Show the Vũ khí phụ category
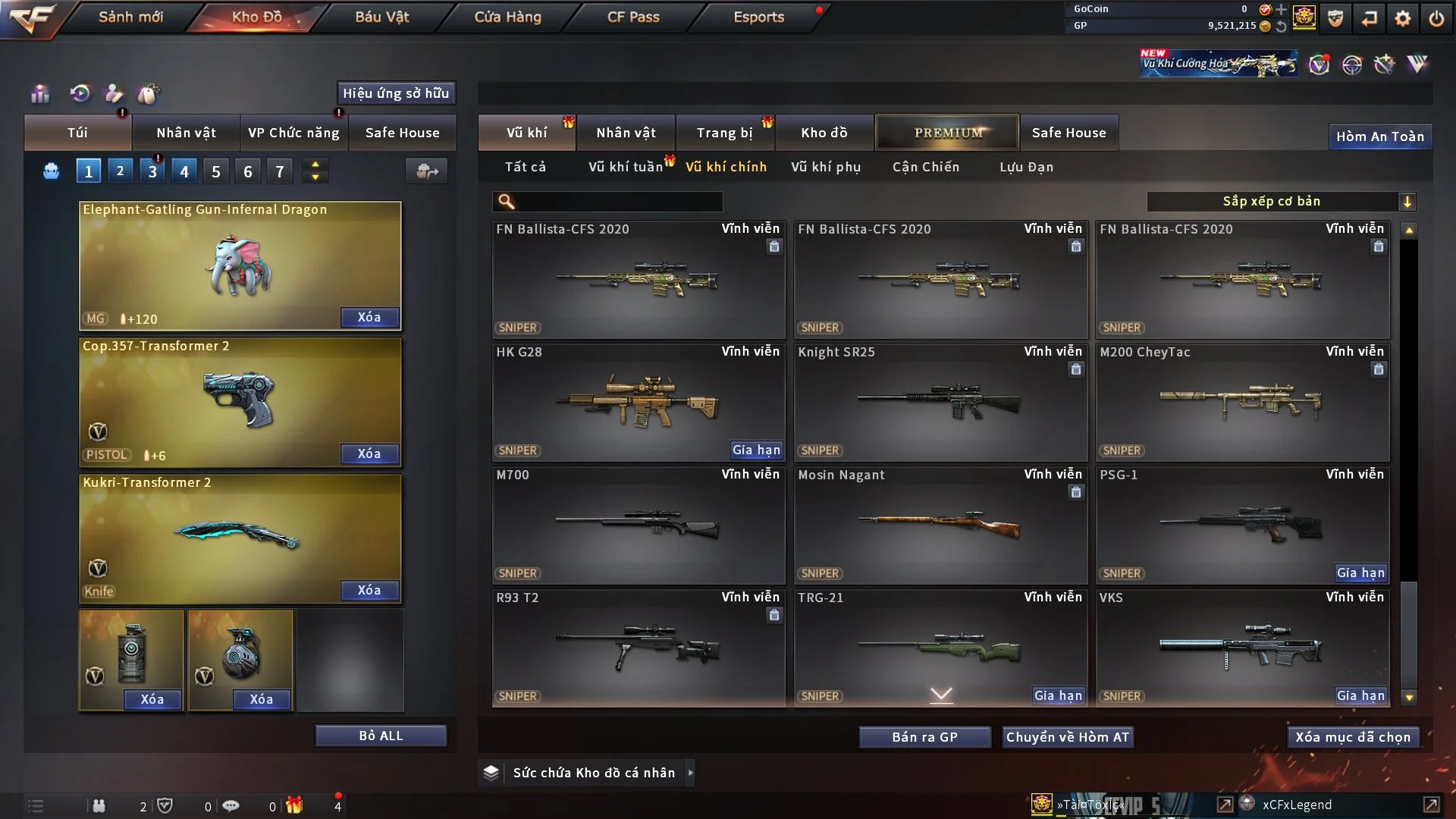This screenshot has height=819, width=1456. tap(825, 167)
